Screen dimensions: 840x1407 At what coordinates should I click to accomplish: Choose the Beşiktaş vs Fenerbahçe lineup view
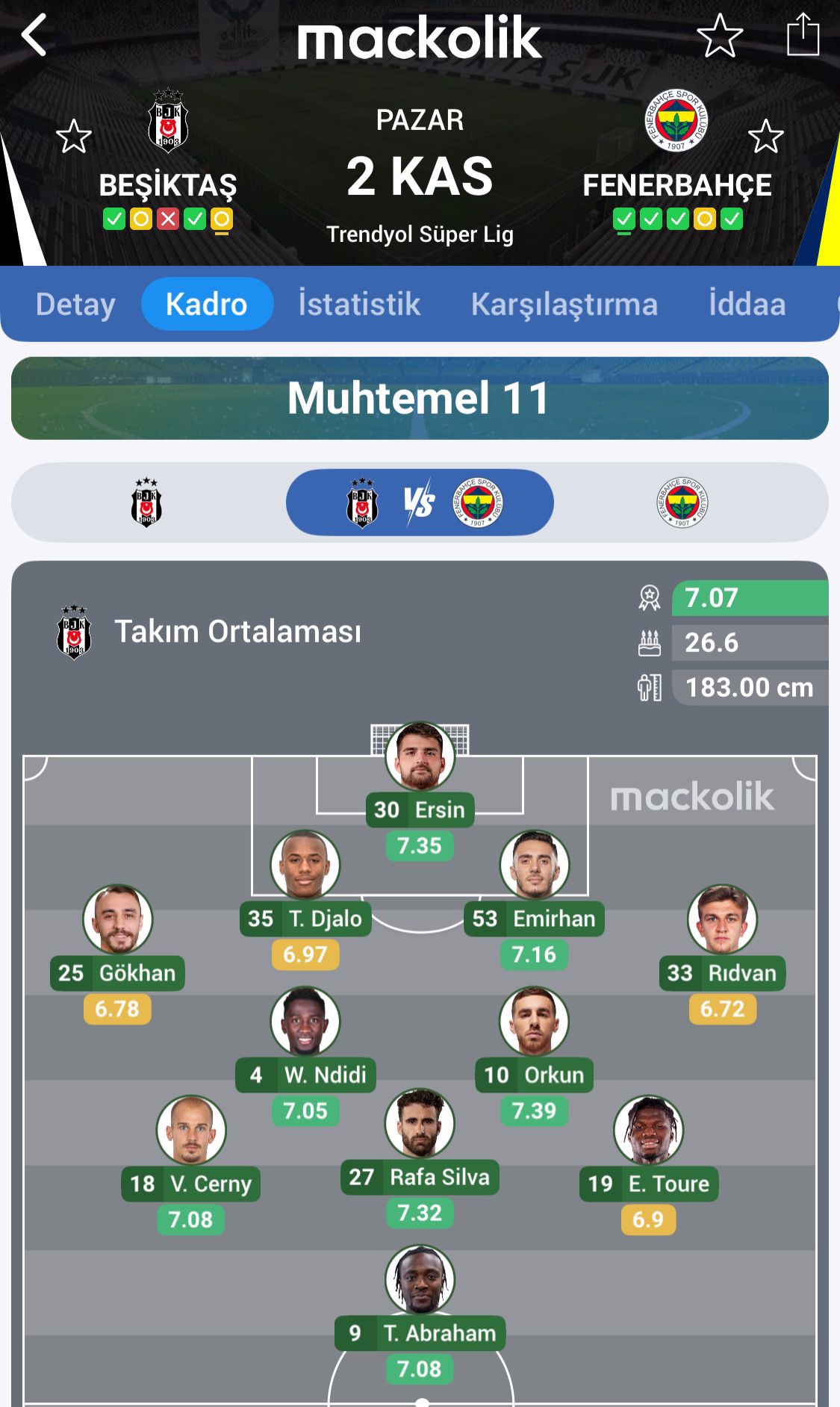[x=420, y=503]
